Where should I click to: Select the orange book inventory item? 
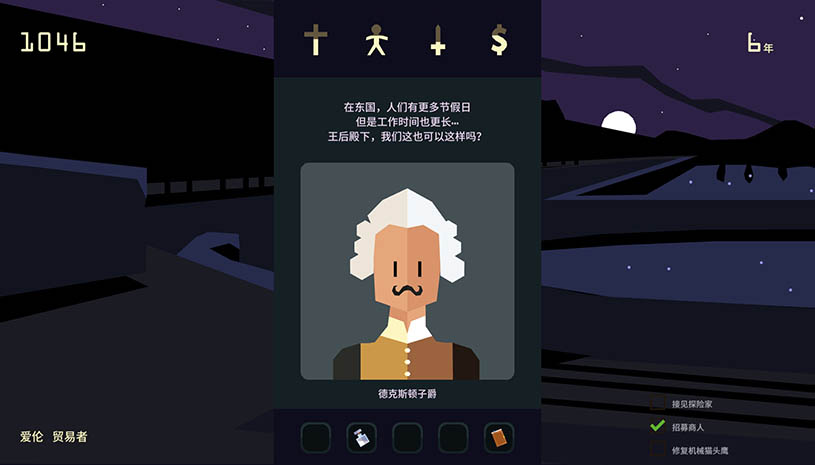click(499, 437)
